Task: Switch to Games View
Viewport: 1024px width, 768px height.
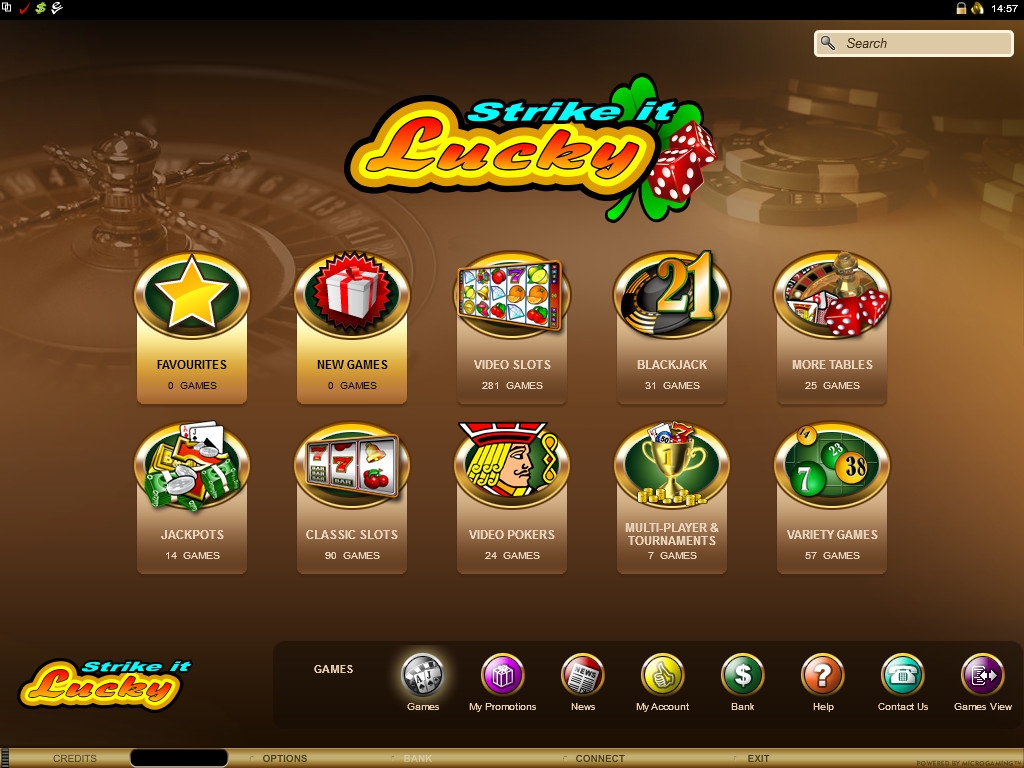Action: point(982,677)
